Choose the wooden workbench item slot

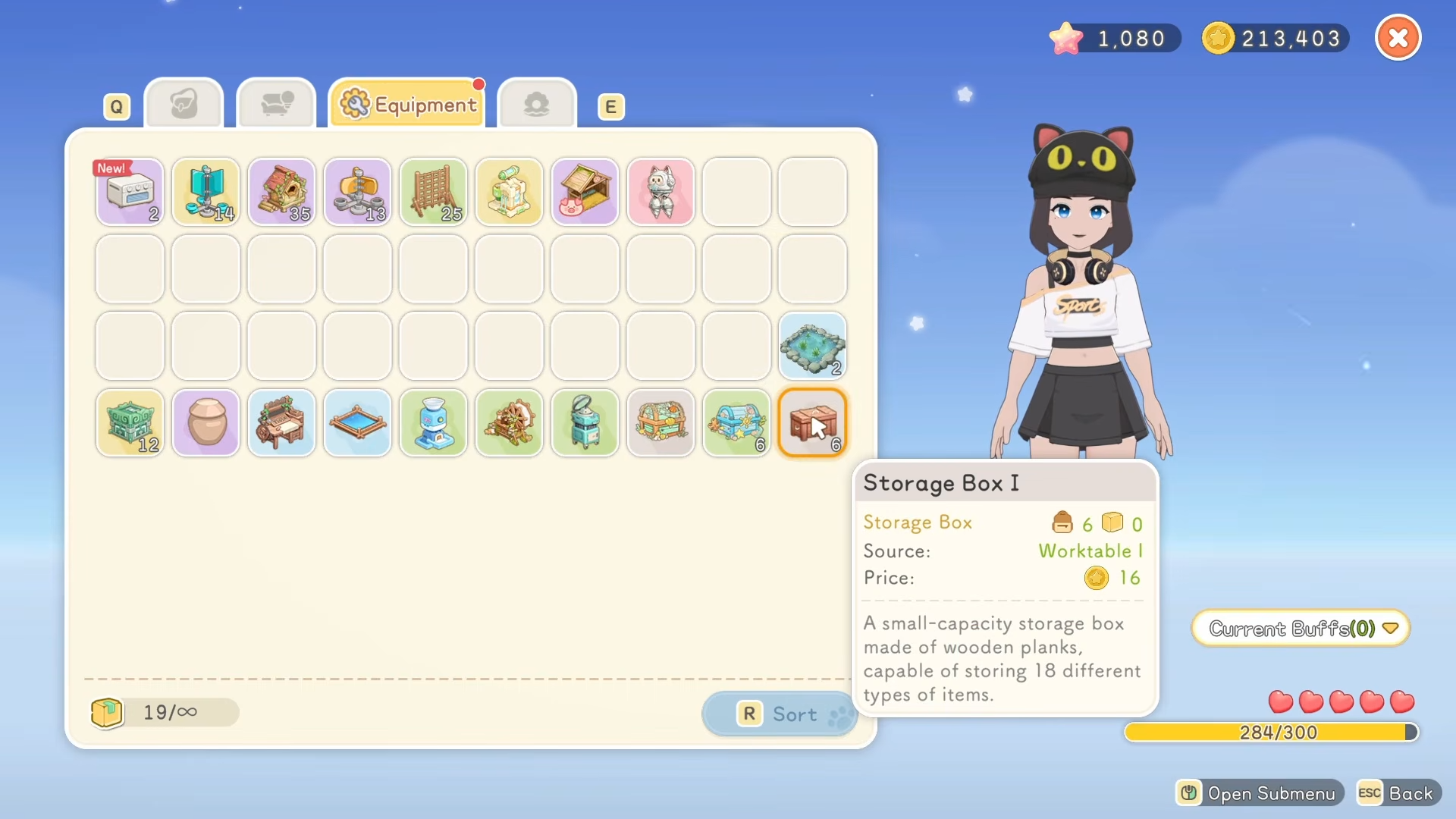click(x=281, y=422)
